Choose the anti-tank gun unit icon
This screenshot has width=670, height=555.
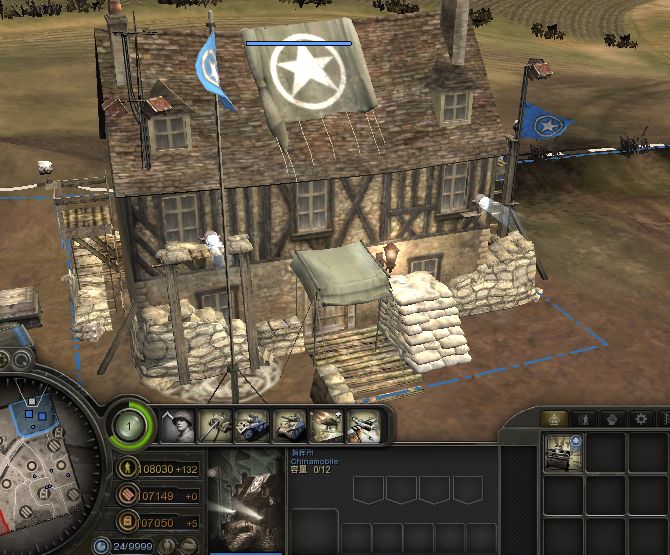216,427
